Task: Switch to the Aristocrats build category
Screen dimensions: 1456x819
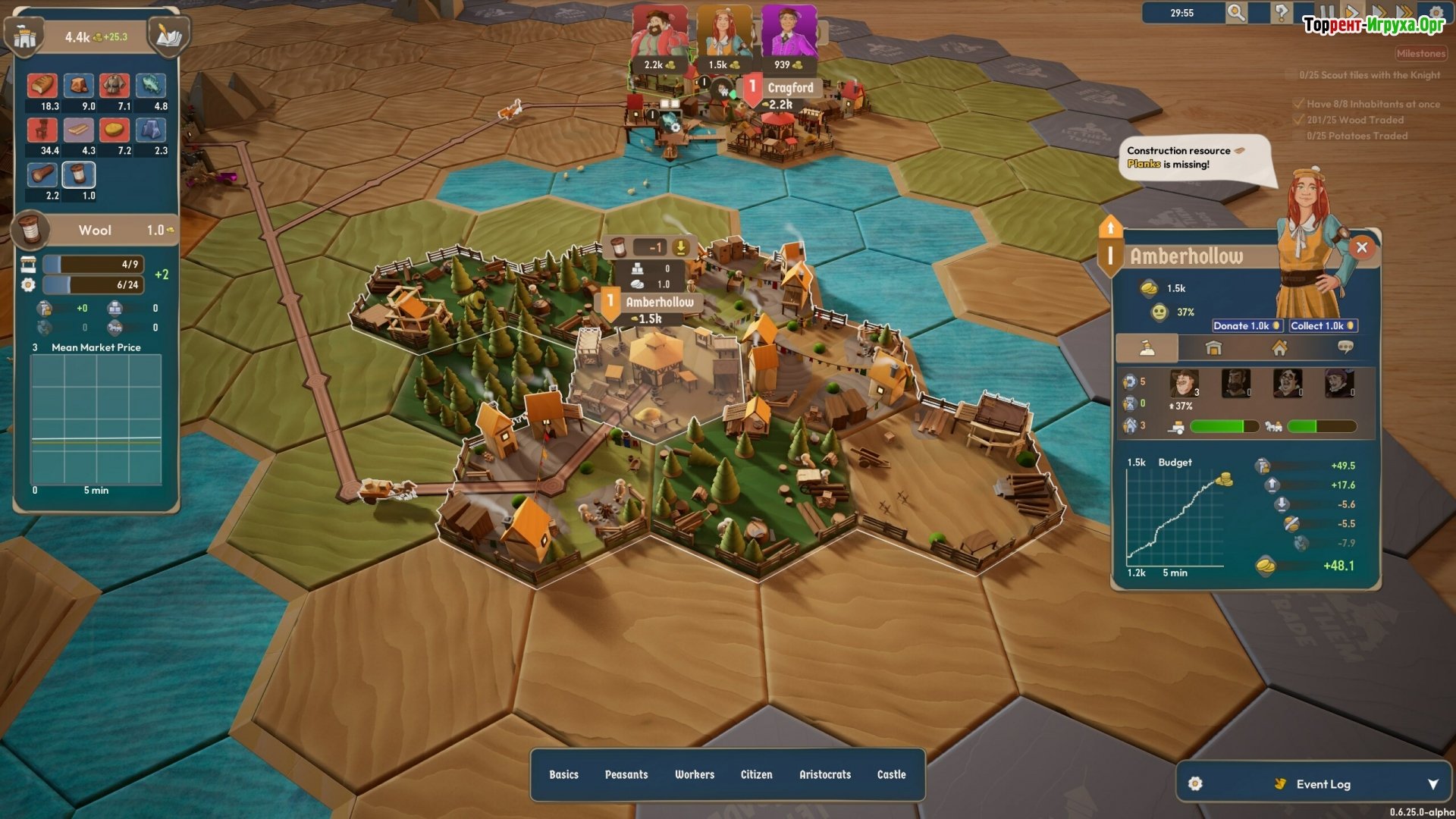Action: point(825,774)
